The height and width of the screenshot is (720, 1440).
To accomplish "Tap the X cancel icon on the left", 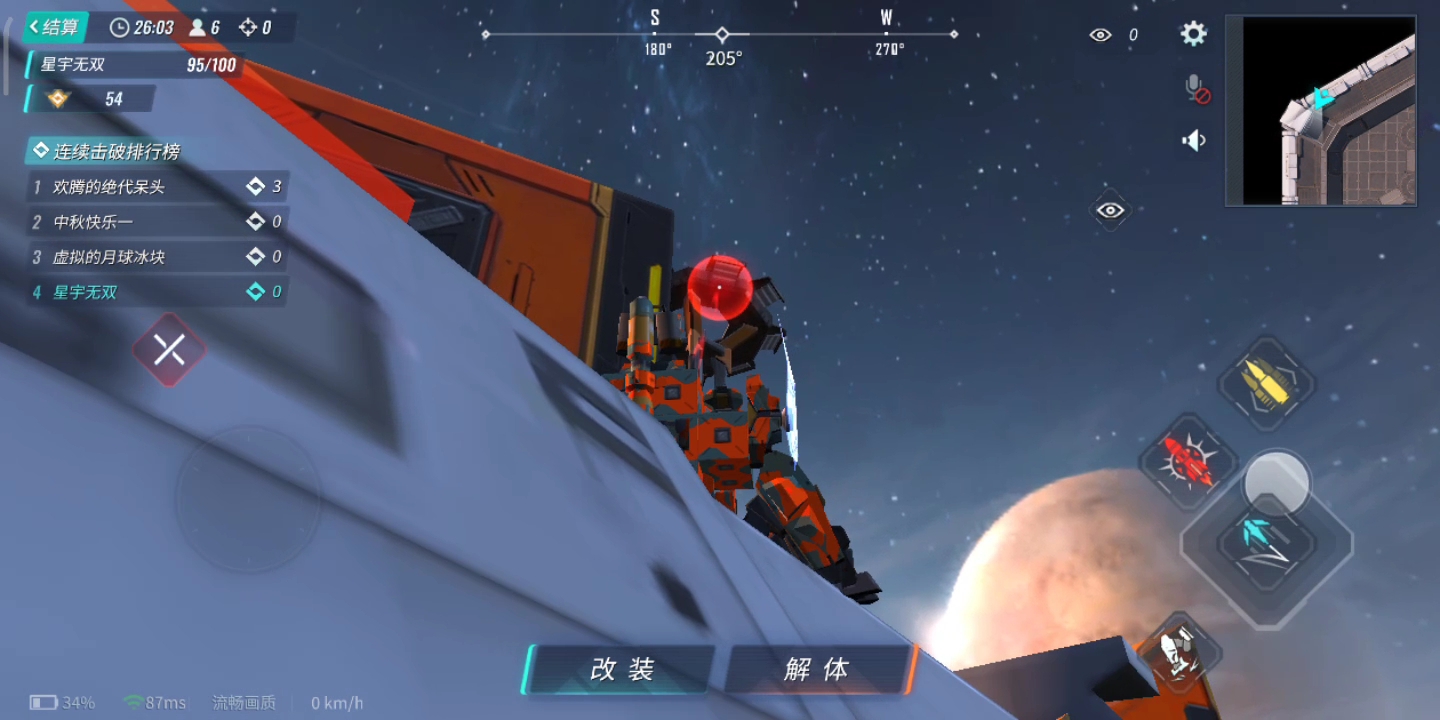I will click(x=170, y=349).
